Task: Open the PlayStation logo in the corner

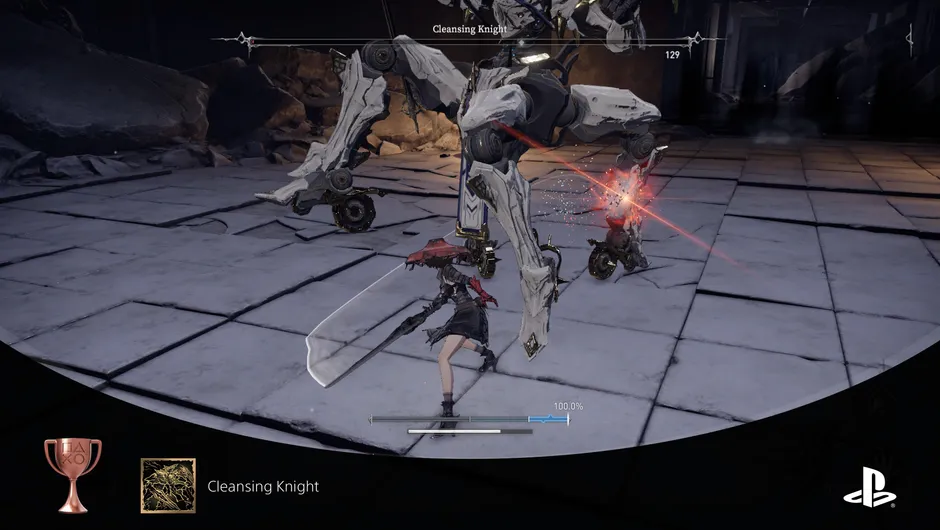Action: [869, 487]
